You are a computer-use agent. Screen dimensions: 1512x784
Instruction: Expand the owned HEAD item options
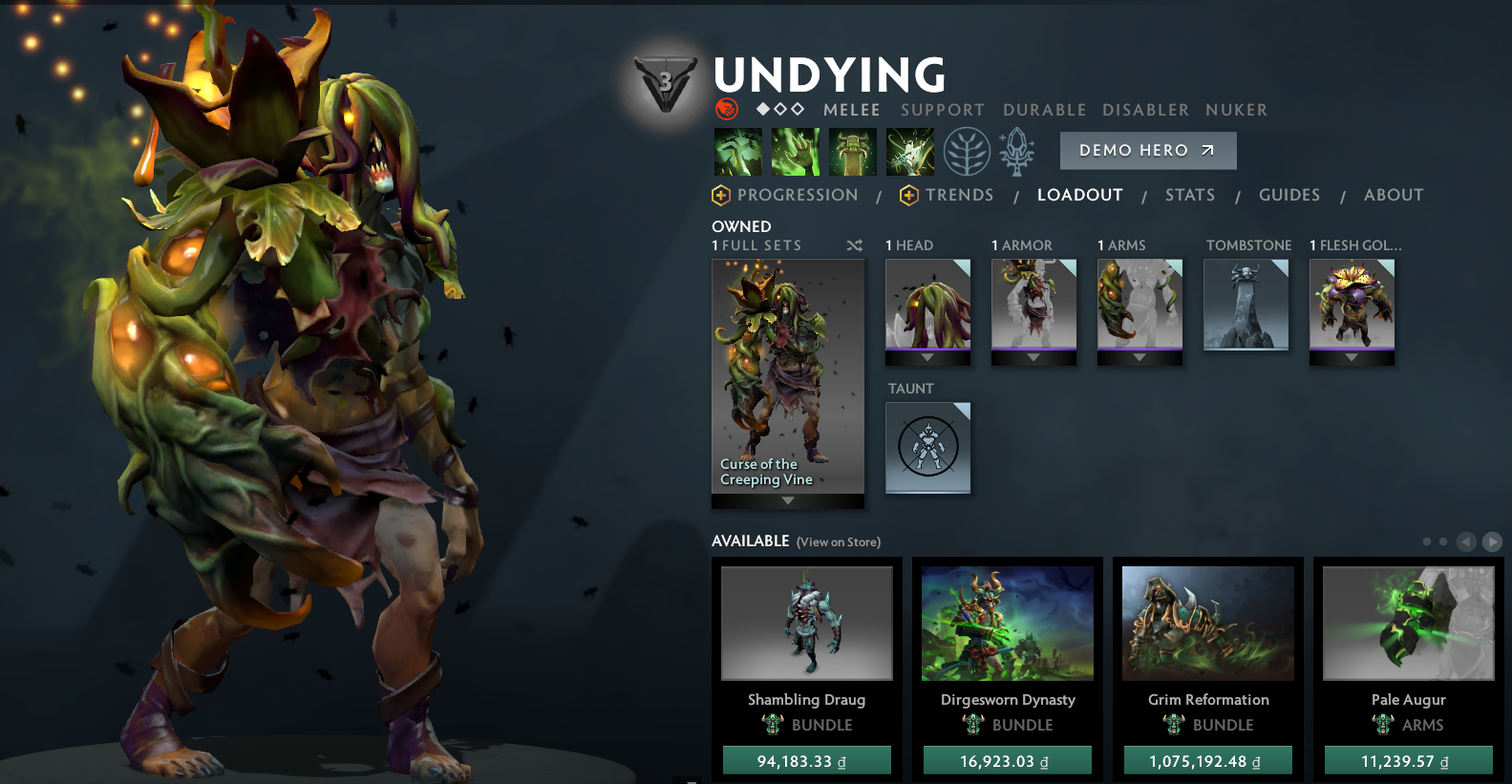click(x=926, y=357)
